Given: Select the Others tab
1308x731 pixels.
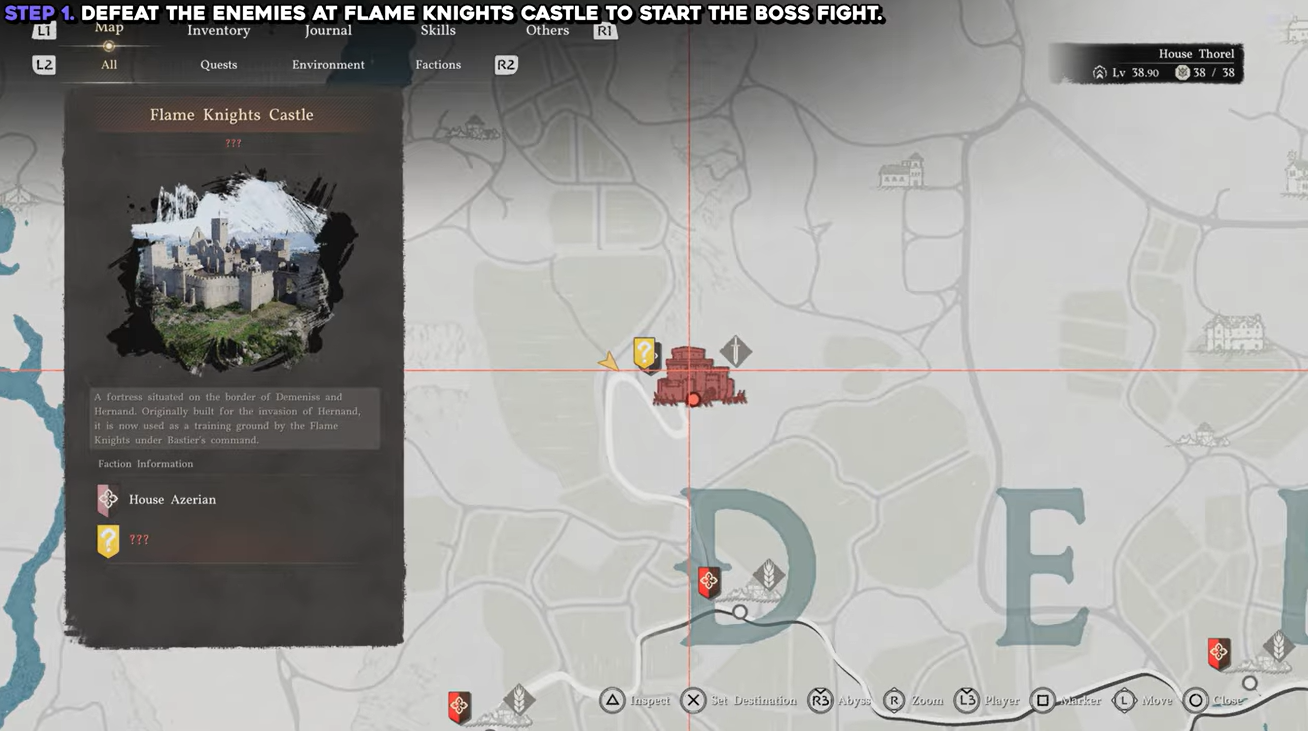Looking at the screenshot, I should pyautogui.click(x=547, y=30).
